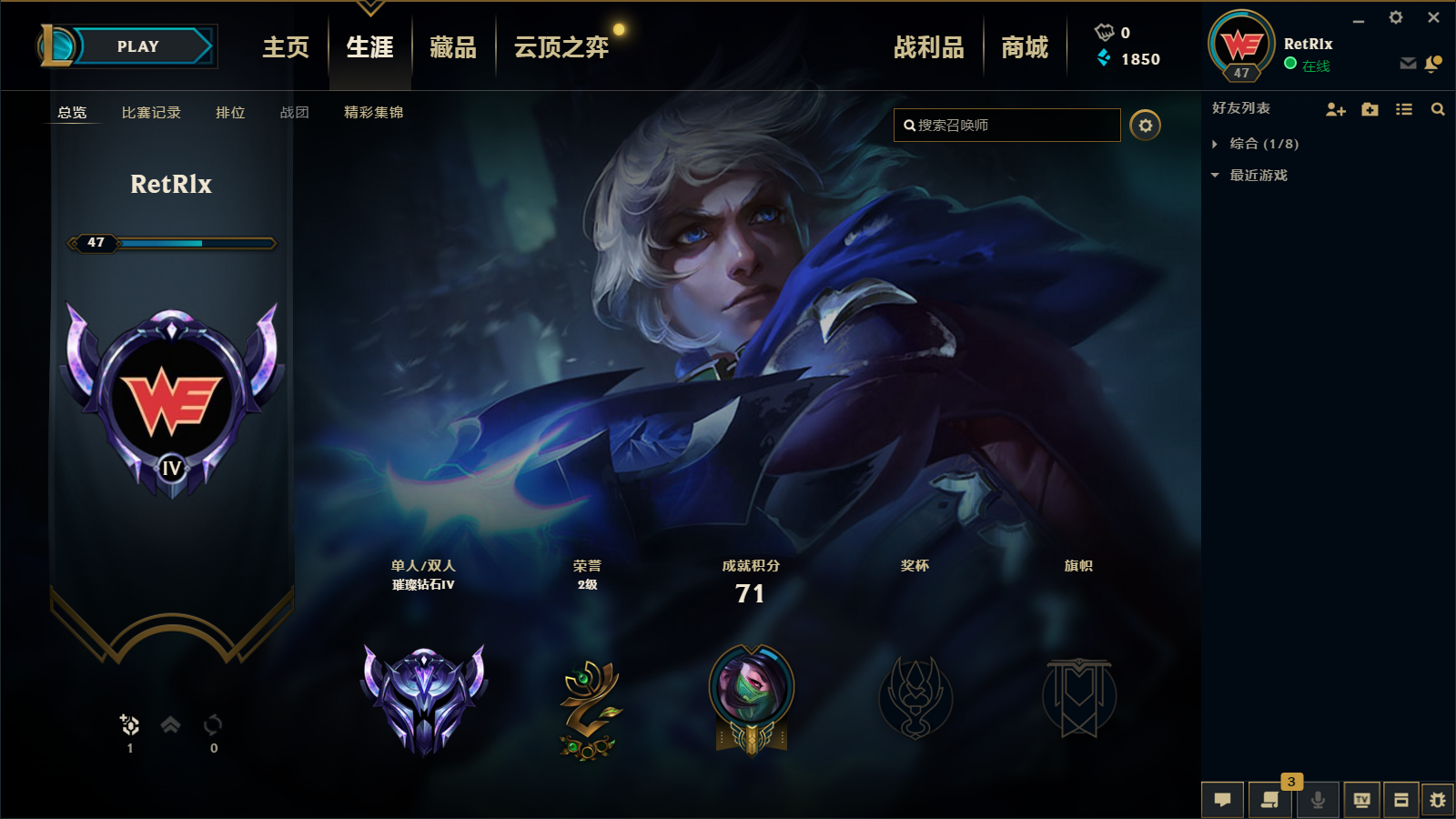Image resolution: width=1456 pixels, height=819 pixels.
Task: Open the 商城 store
Action: (x=1026, y=47)
